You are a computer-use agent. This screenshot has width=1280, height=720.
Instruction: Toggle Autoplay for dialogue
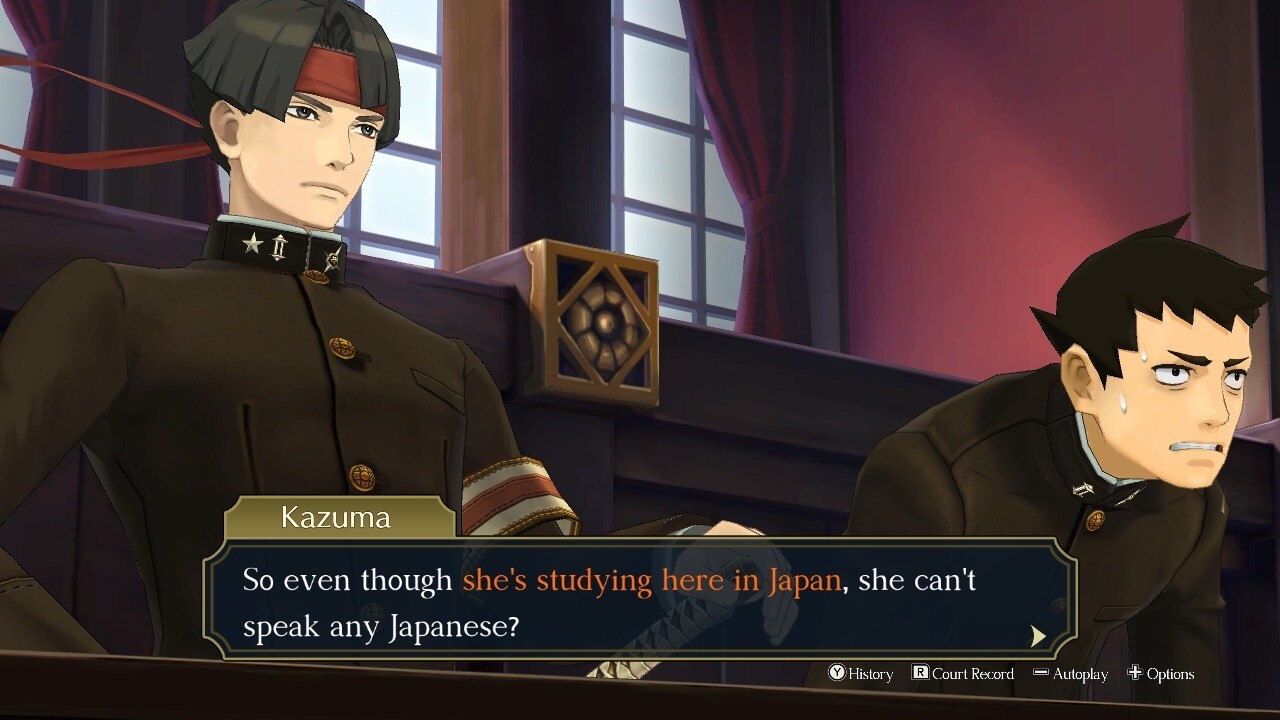tap(1070, 674)
